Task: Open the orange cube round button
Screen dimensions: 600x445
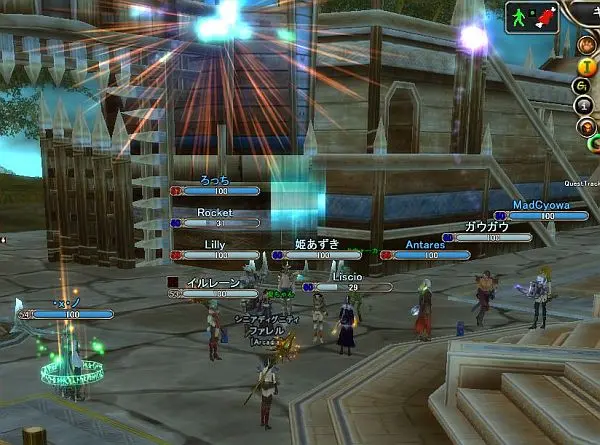Action: pos(585,127)
